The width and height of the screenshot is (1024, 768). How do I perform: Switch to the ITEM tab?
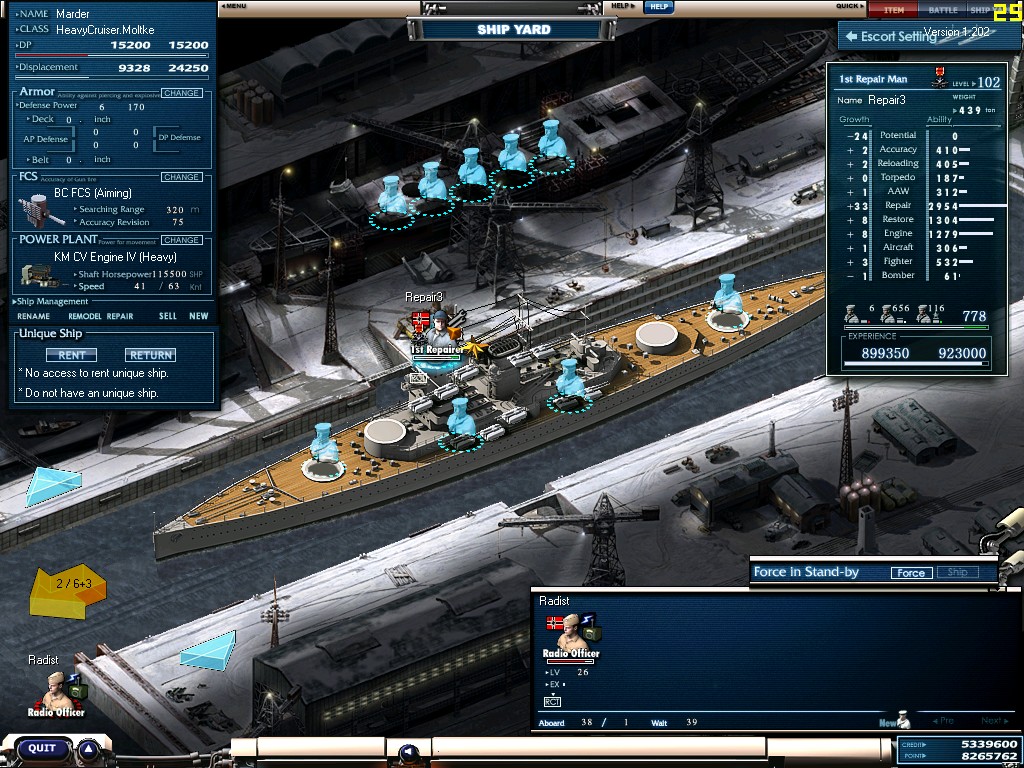tap(893, 10)
